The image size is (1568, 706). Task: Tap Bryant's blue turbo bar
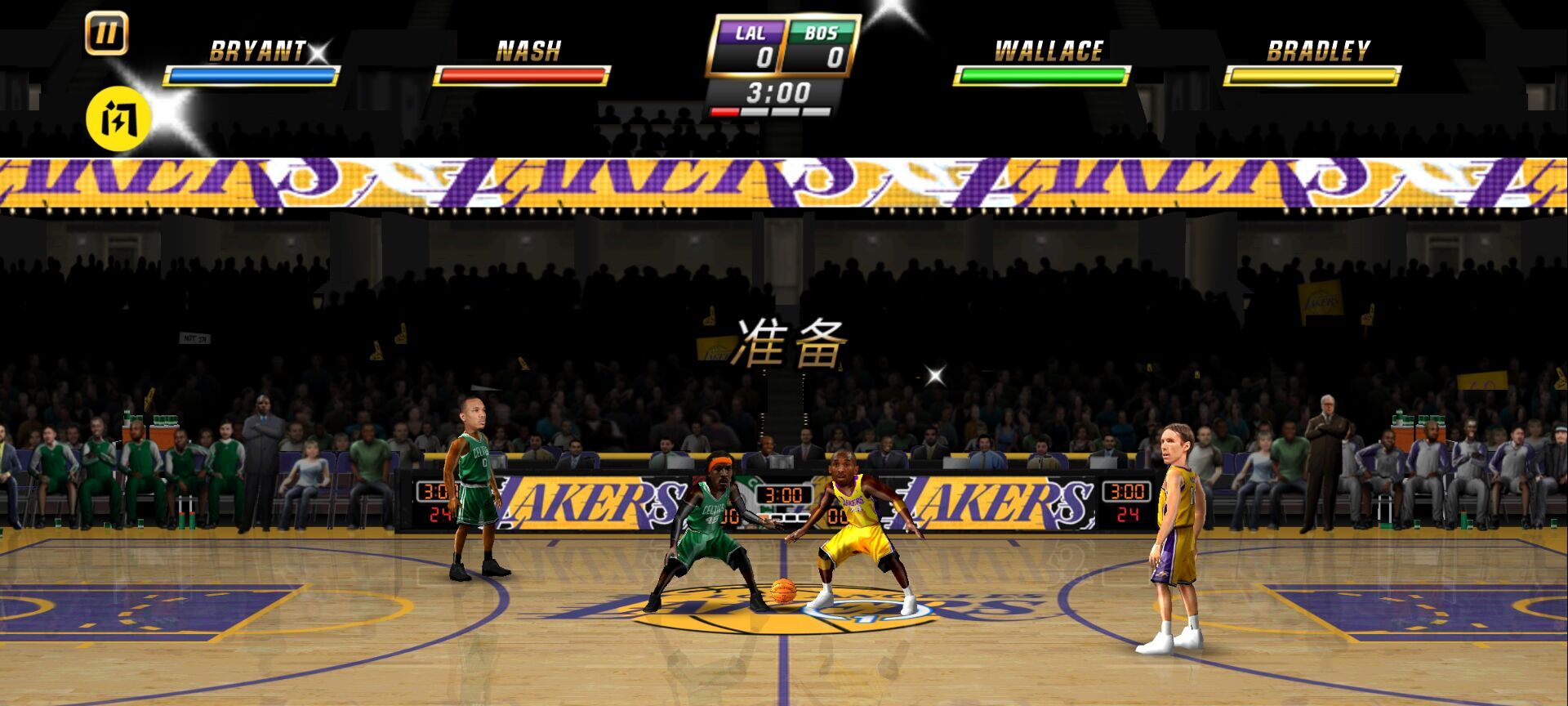(252, 75)
